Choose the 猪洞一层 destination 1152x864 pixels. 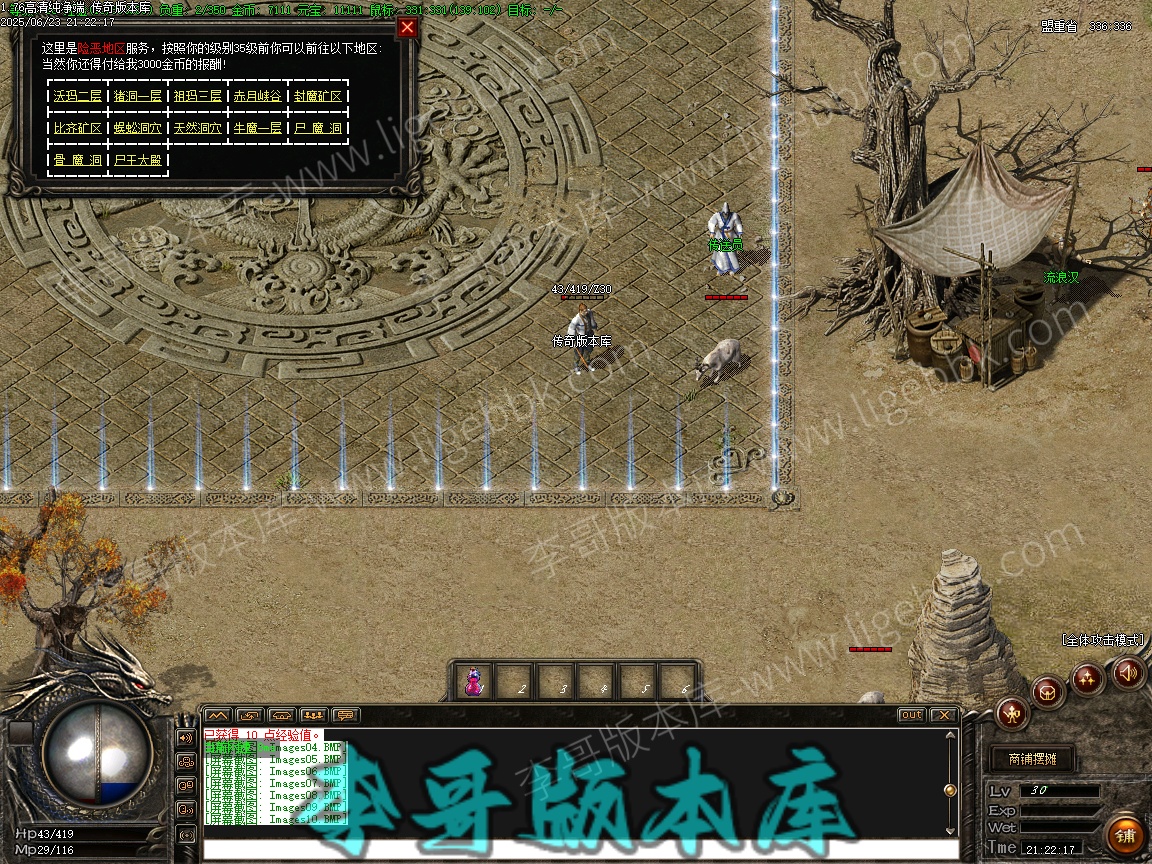(138, 96)
